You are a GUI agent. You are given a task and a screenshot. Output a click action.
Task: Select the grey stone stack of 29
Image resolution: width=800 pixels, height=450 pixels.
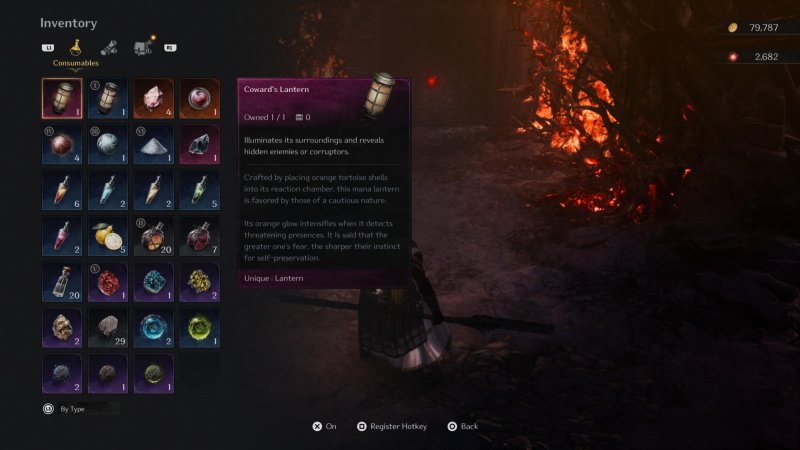click(107, 327)
